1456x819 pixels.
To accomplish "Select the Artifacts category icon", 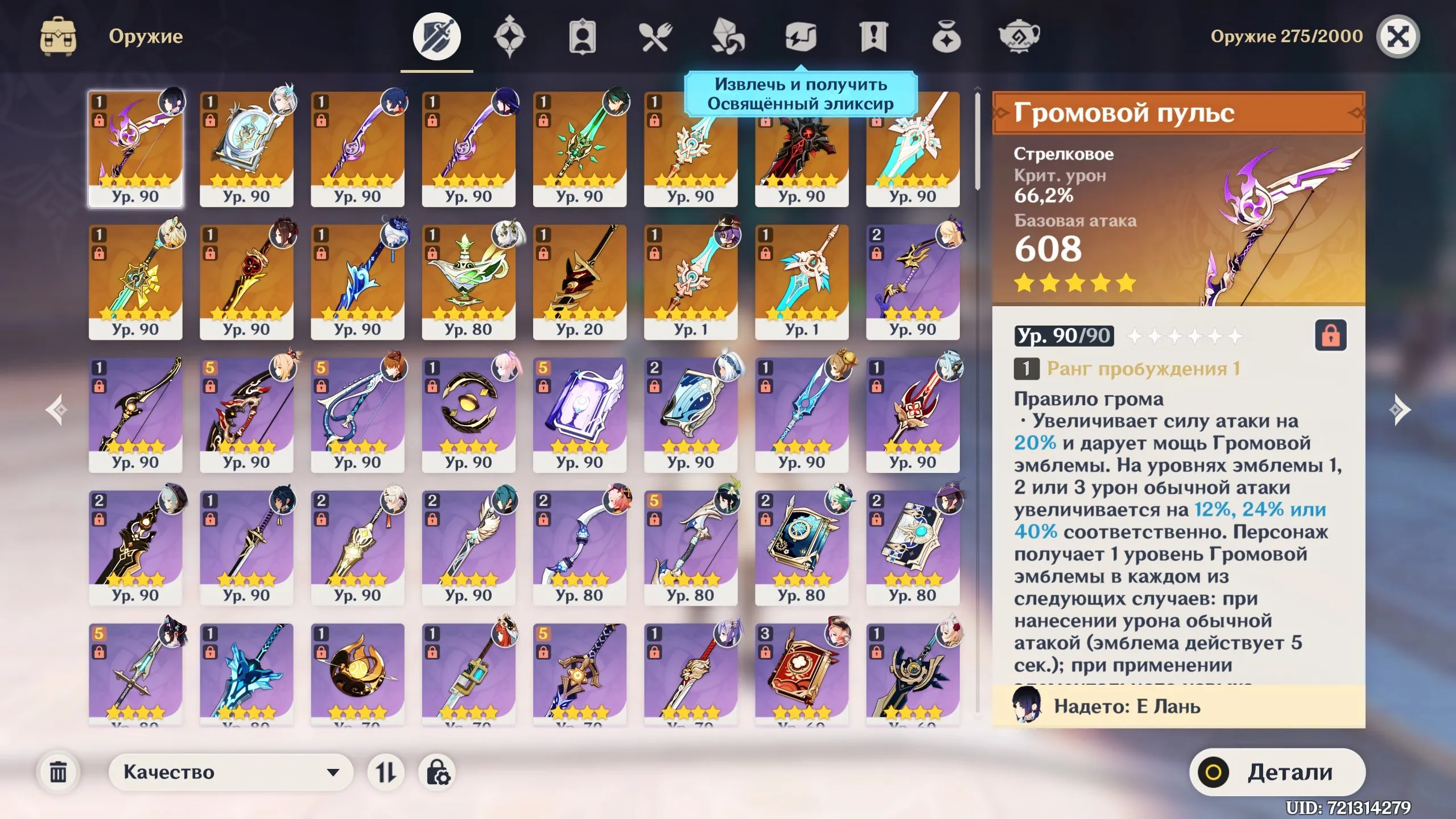I will point(510,38).
